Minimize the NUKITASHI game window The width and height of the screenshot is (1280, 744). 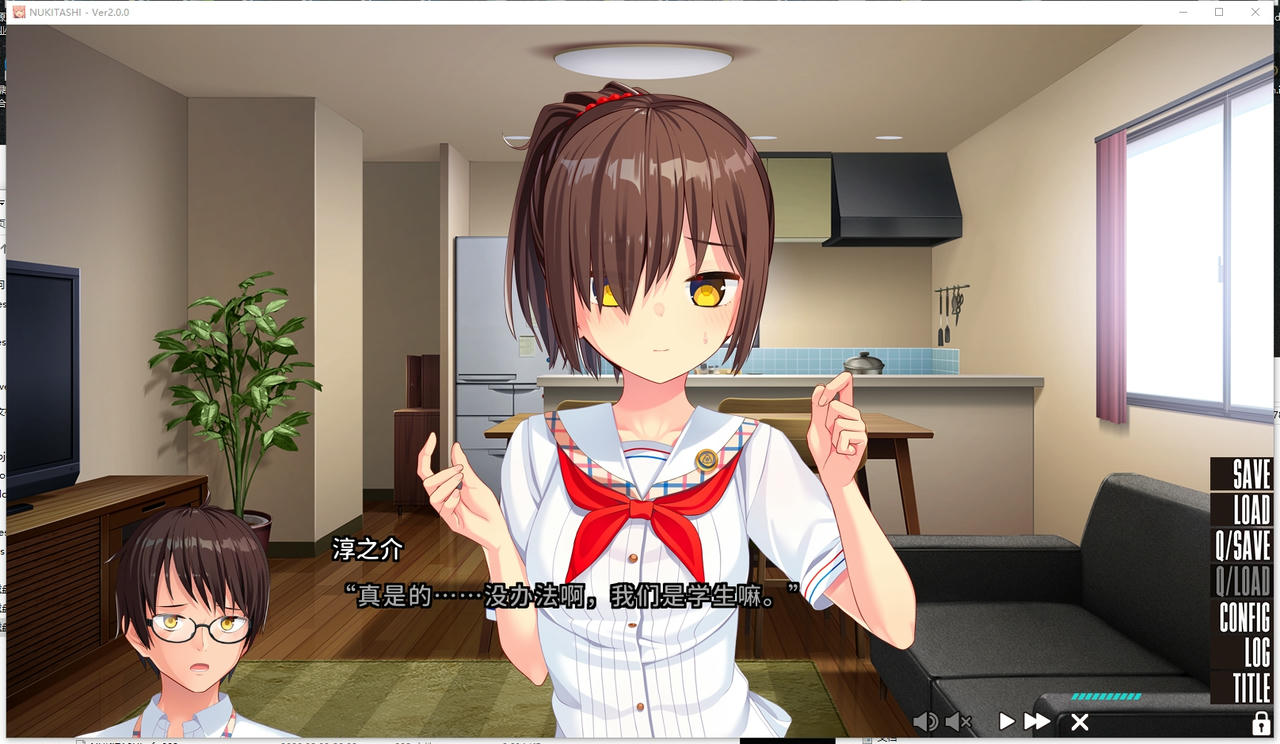click(1182, 12)
